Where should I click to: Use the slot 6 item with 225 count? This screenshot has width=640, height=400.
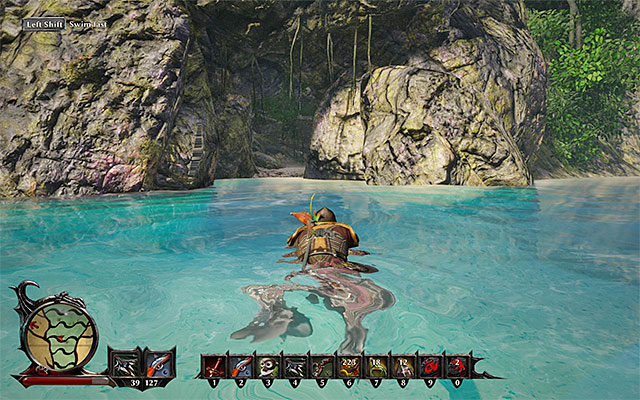point(349,366)
